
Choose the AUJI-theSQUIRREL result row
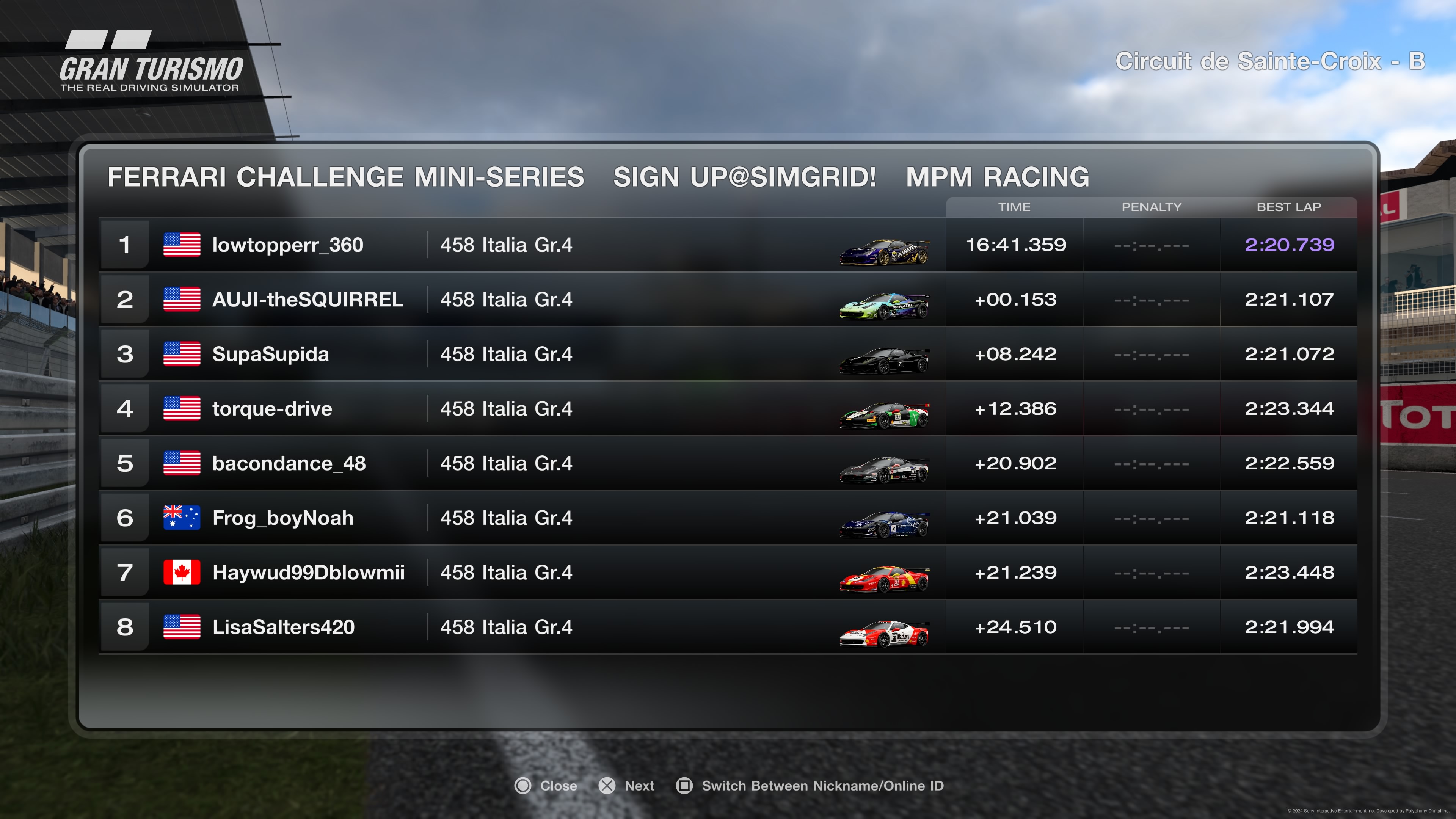point(307,300)
